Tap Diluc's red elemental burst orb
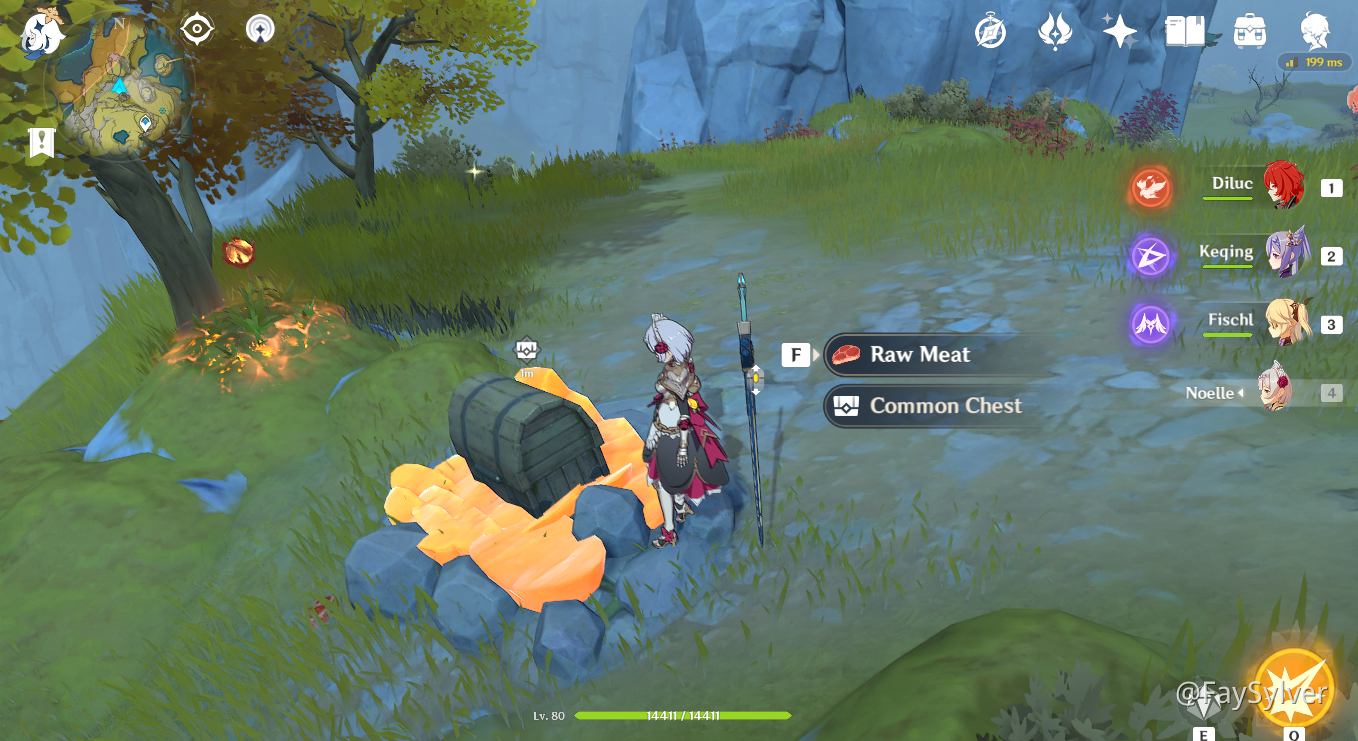The height and width of the screenshot is (741, 1358). (1151, 187)
